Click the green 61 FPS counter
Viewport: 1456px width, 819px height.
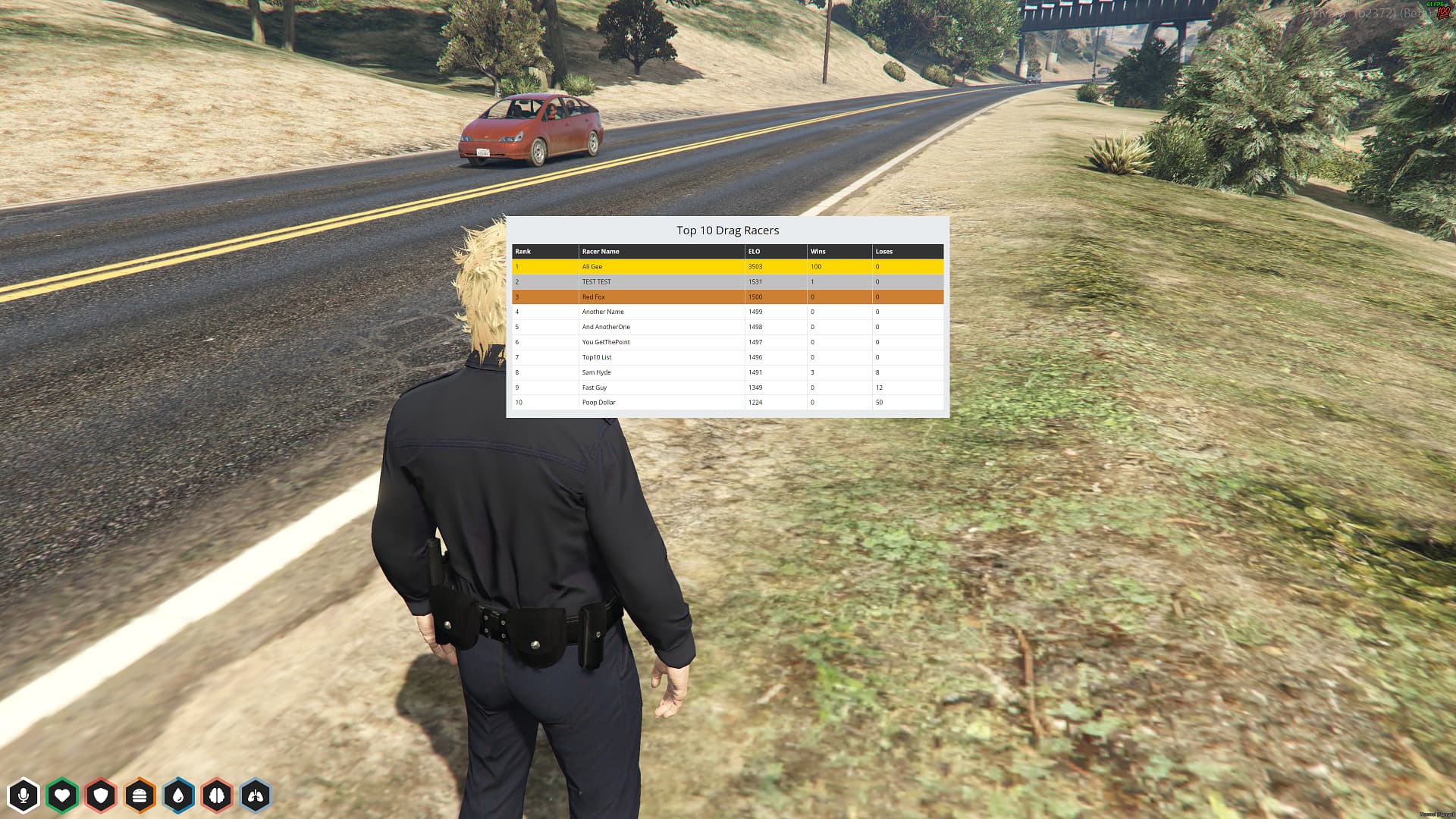(1432, 4)
